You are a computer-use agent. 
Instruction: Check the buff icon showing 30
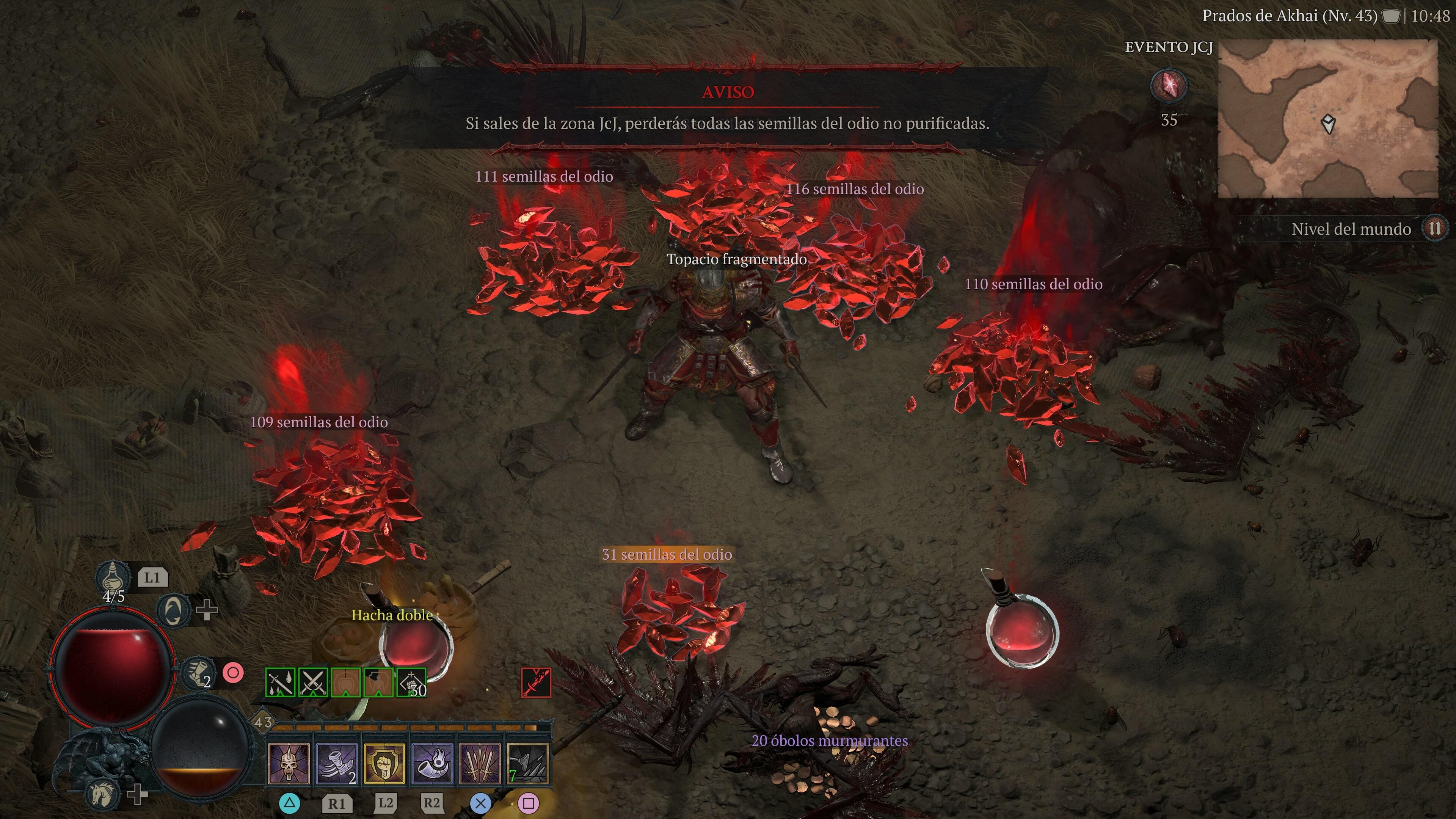tap(411, 683)
